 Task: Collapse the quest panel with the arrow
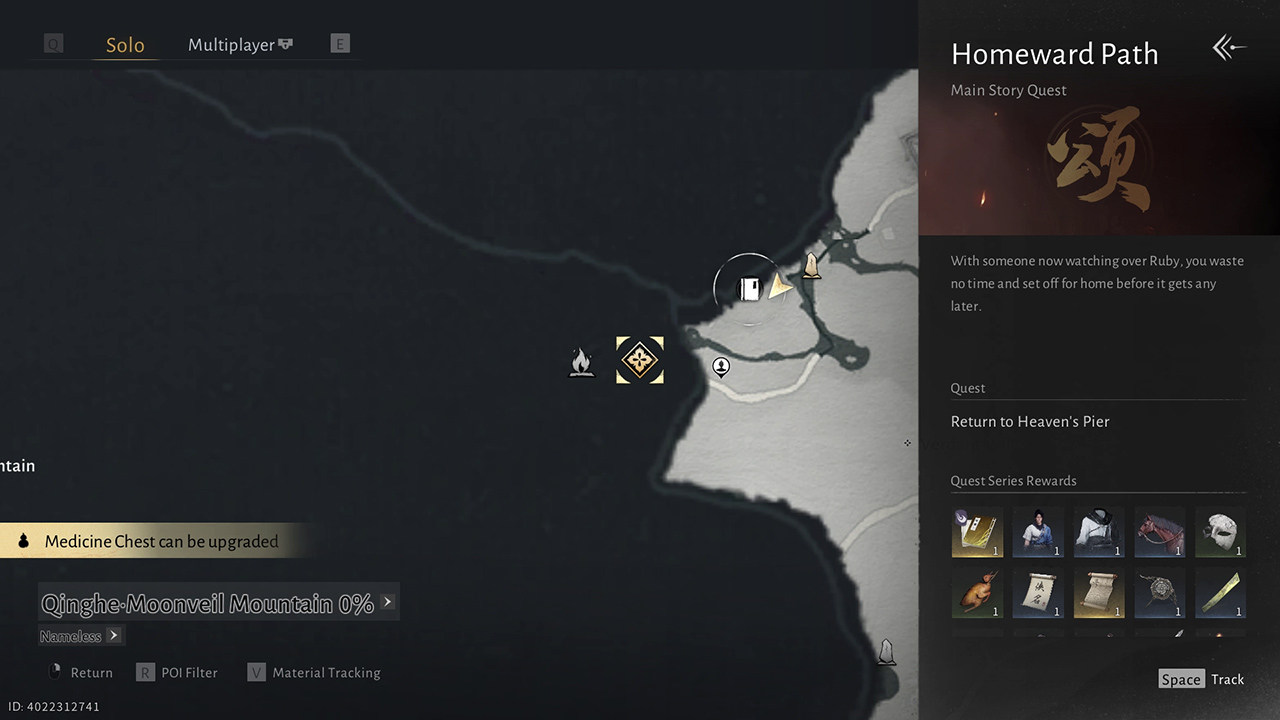click(x=1229, y=48)
